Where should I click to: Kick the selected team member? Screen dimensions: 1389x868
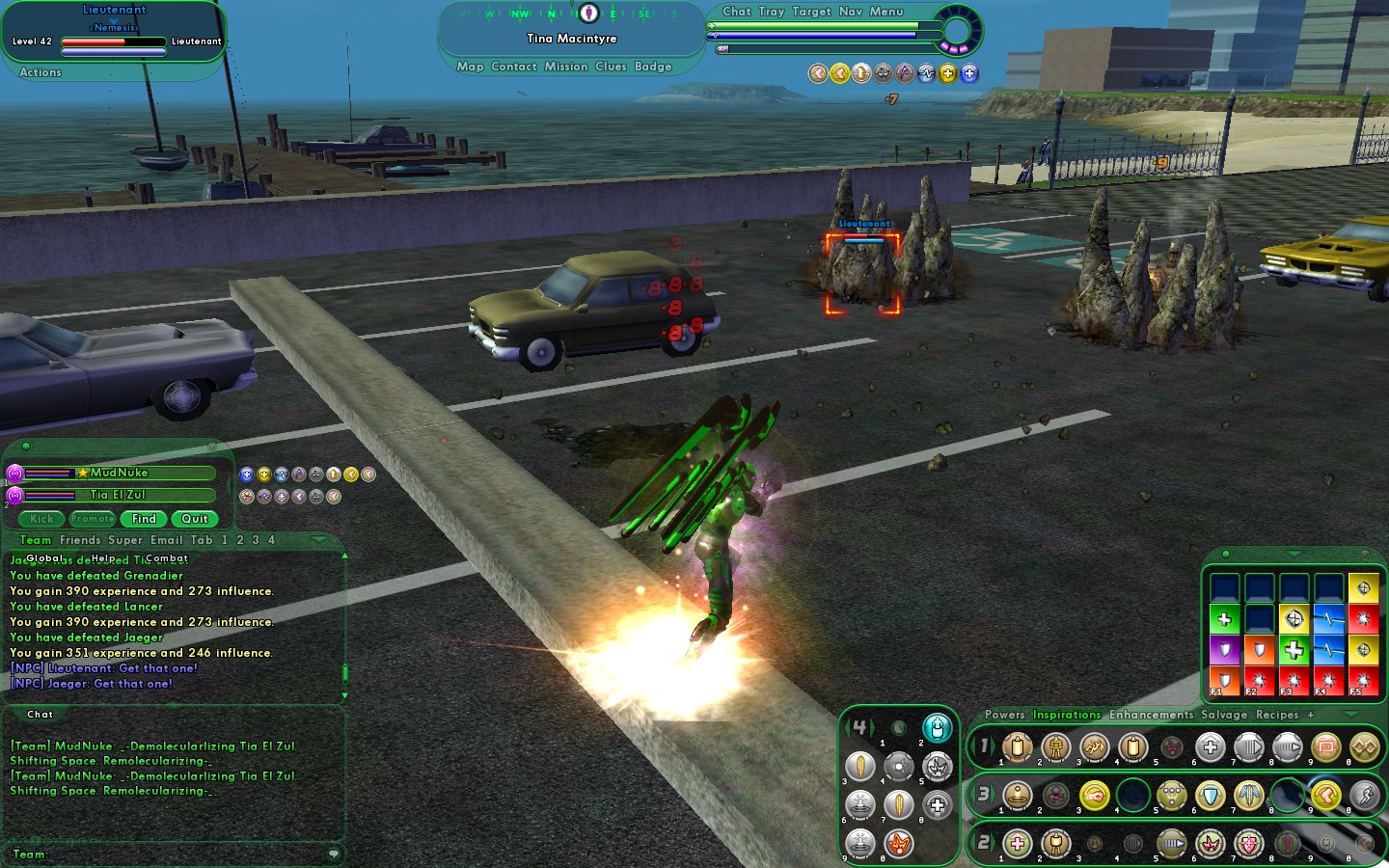[42, 519]
